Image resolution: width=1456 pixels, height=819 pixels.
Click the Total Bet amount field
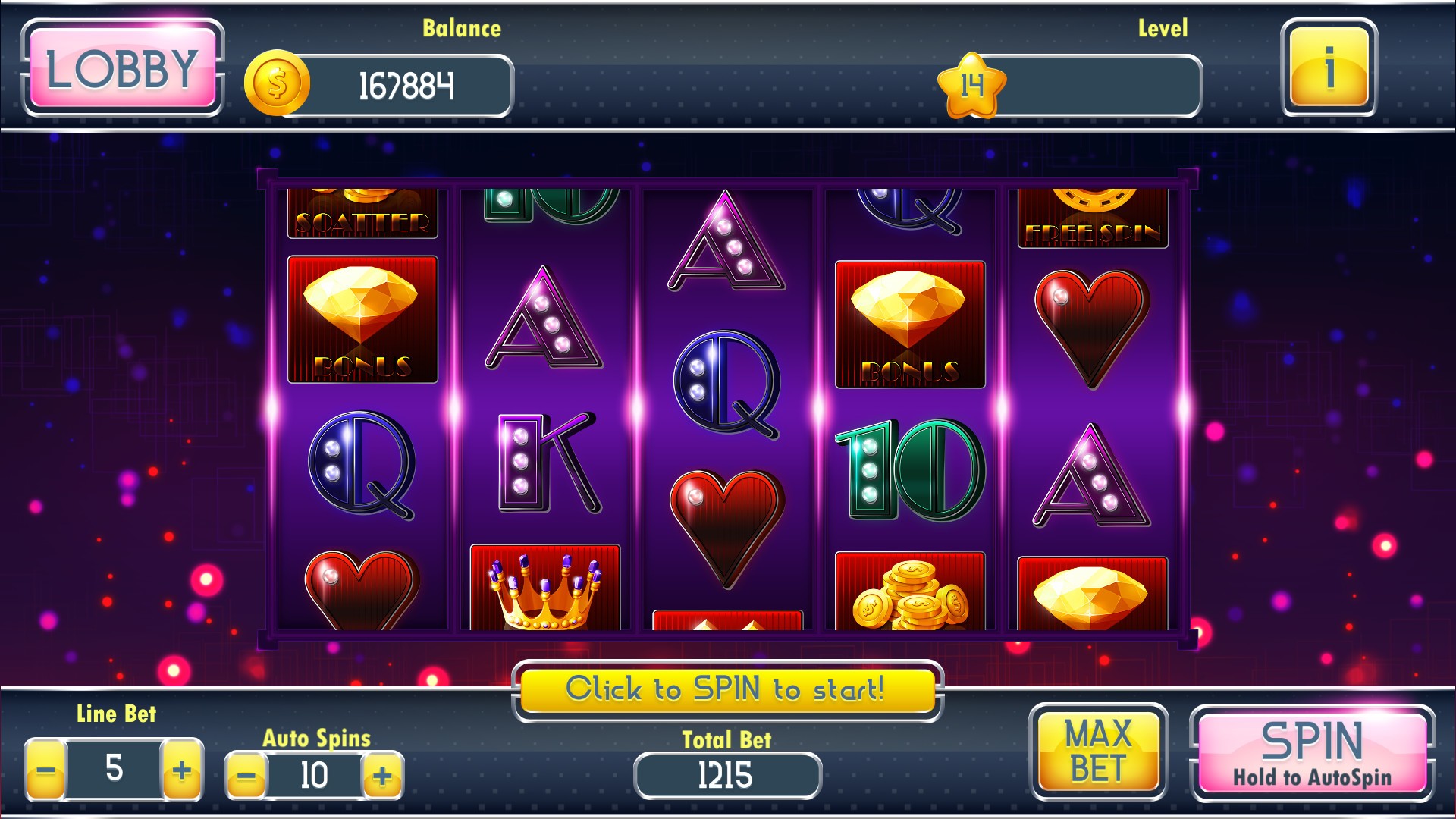coord(726,774)
